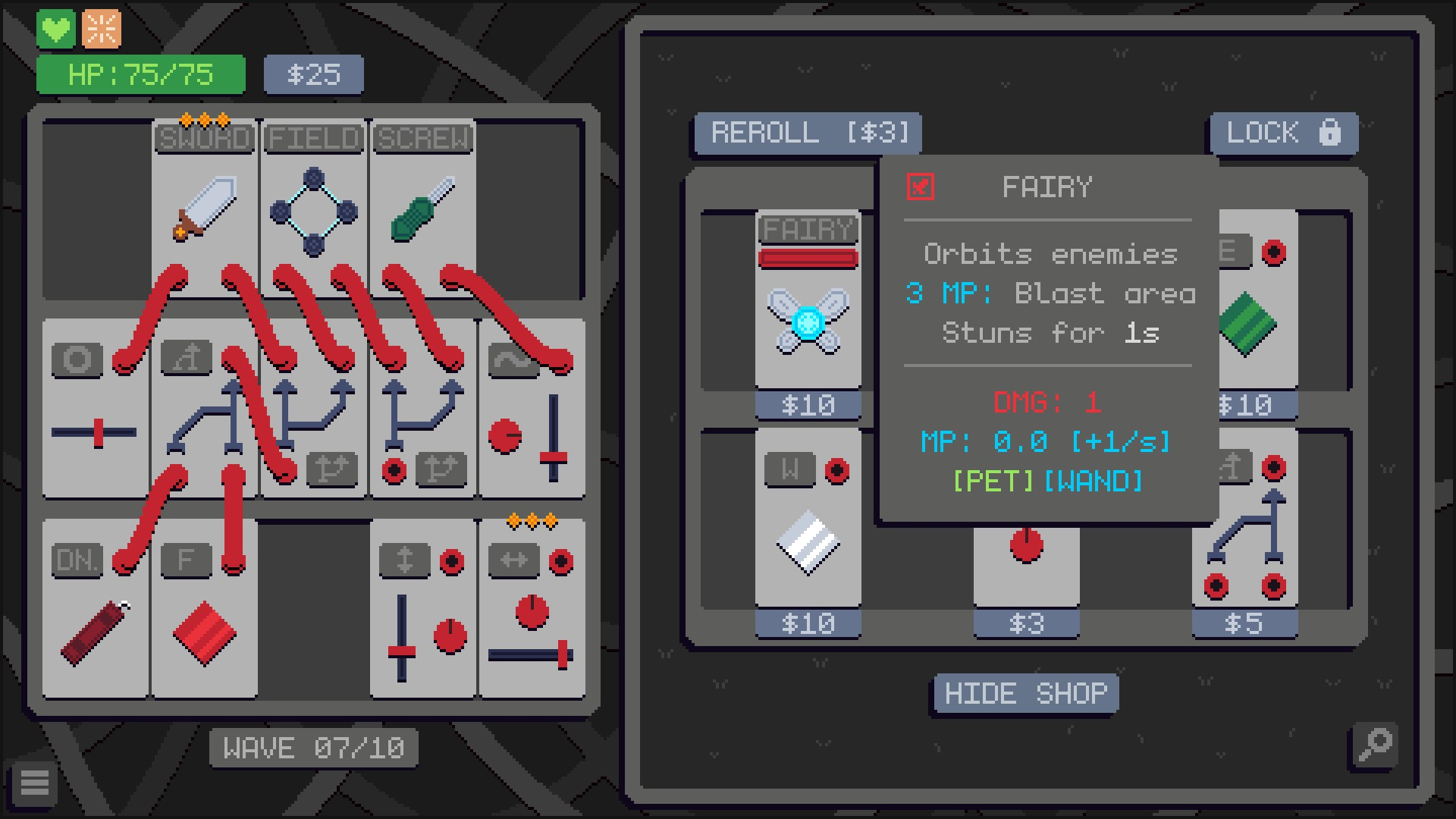This screenshot has width=1456, height=819.
Task: Toggle the red checkbox in Fairy tooltip
Action: (921, 187)
